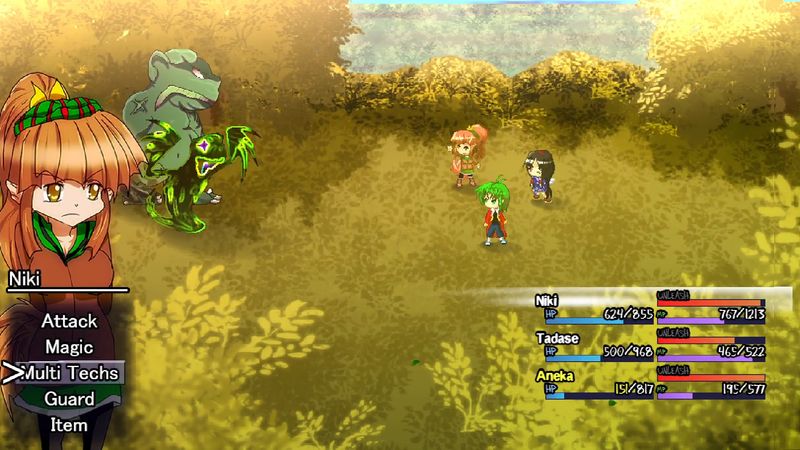The image size is (800, 450).
Task: Open the Magic command menu
Action: pos(69,347)
